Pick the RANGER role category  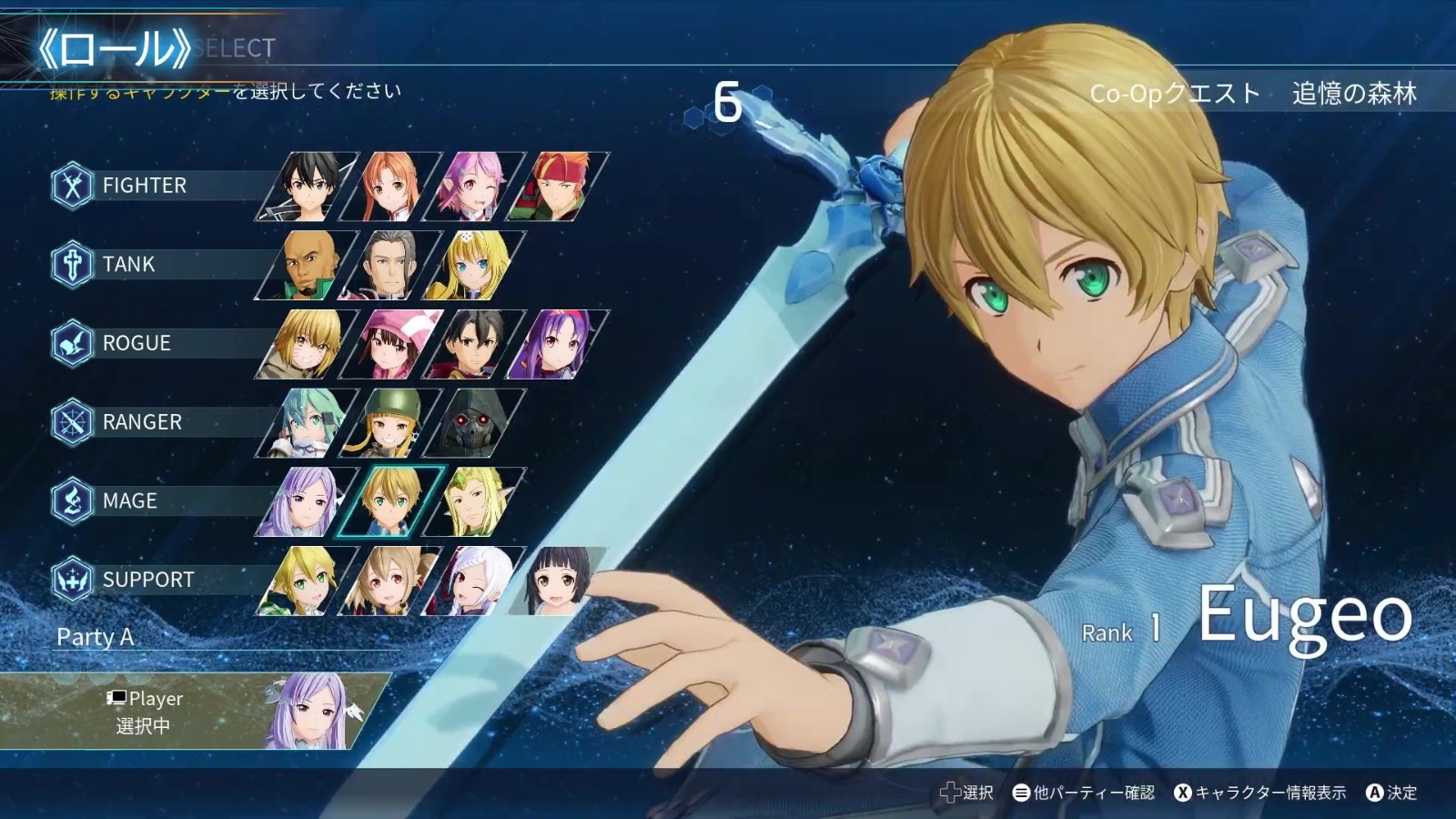[x=142, y=422]
